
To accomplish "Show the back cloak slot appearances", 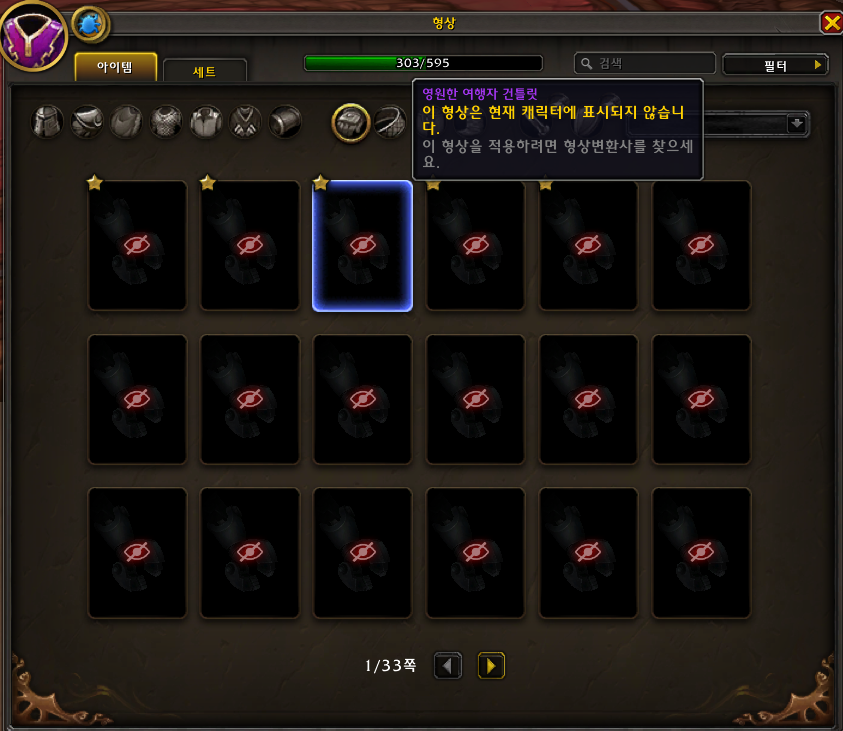I will point(127,122).
